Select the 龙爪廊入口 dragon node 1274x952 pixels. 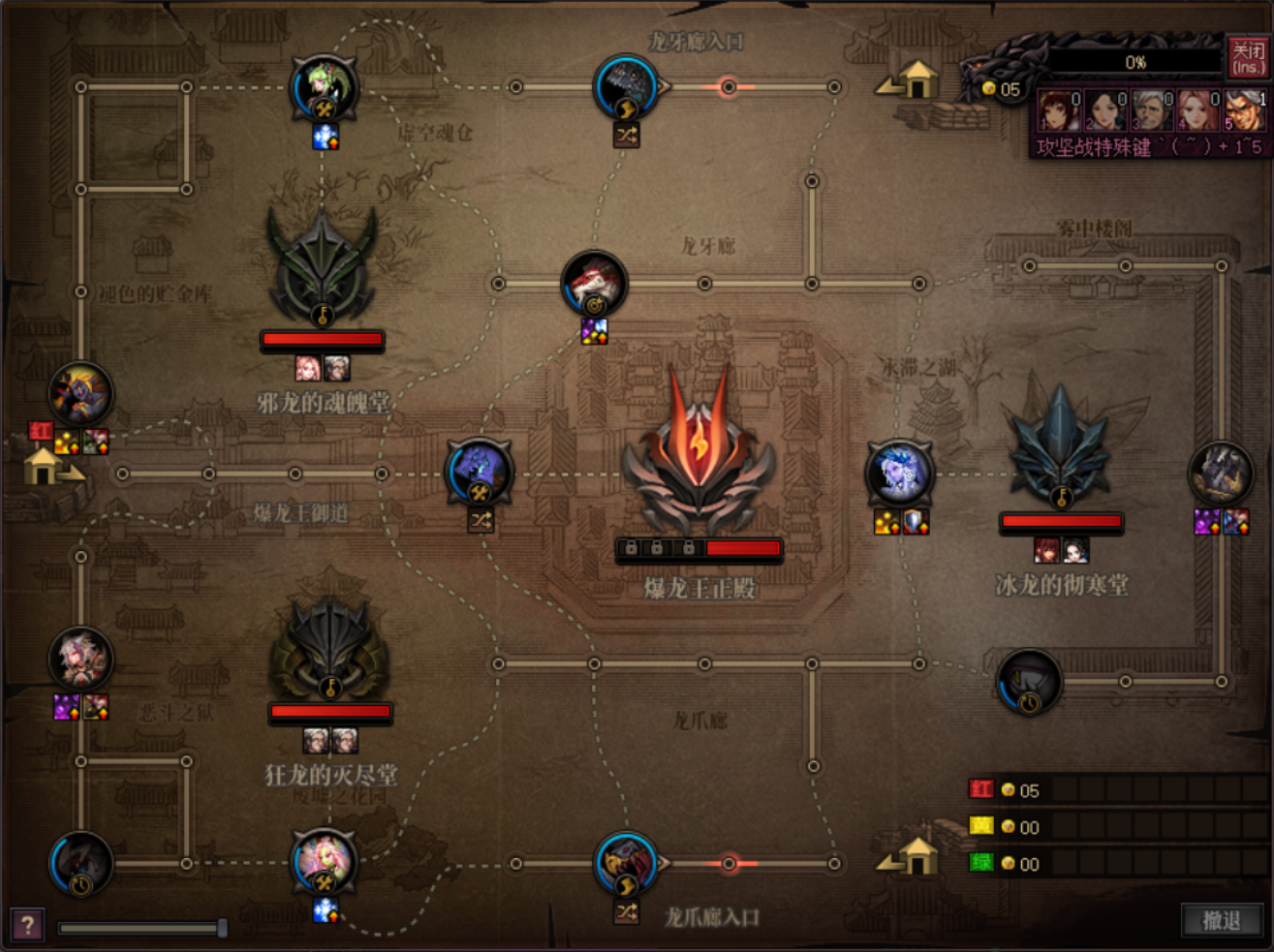pyautogui.click(x=627, y=862)
